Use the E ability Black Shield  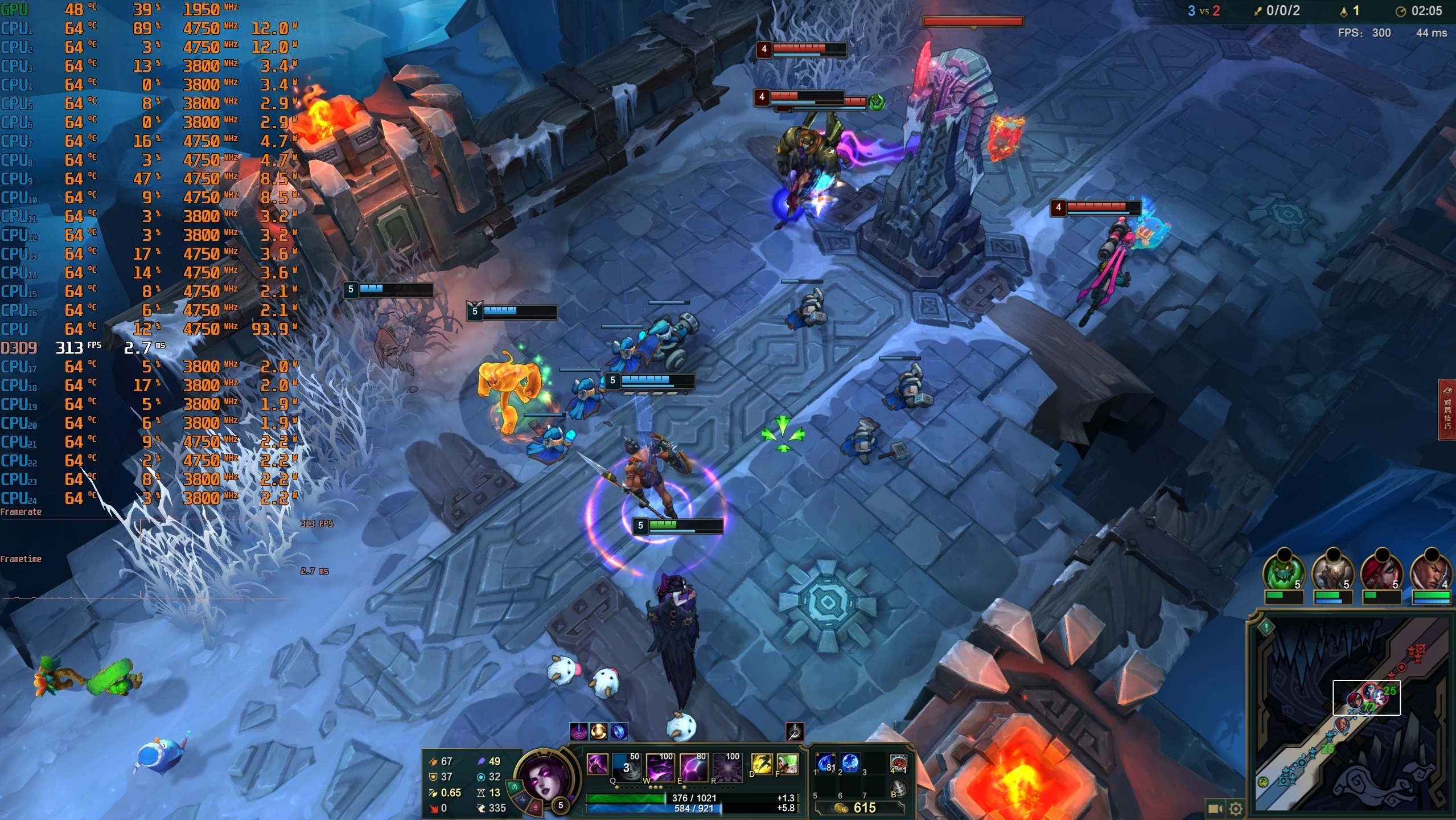pos(693,767)
